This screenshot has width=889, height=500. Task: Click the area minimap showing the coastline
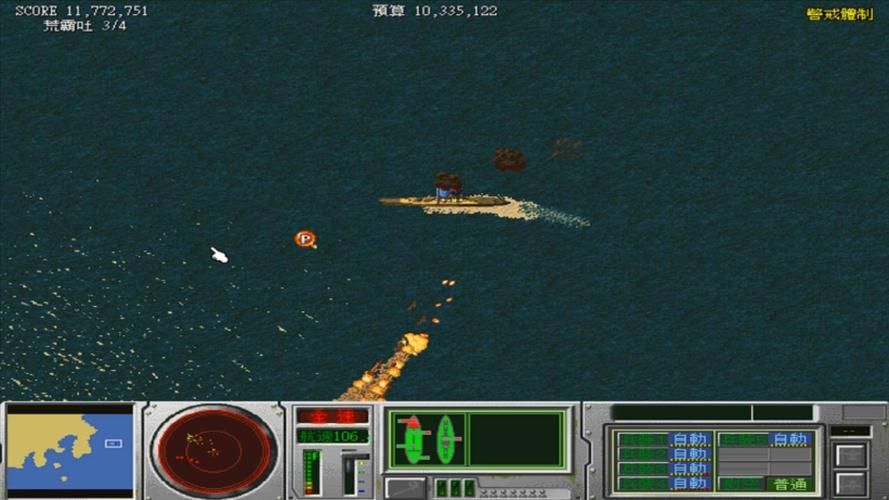(70, 451)
